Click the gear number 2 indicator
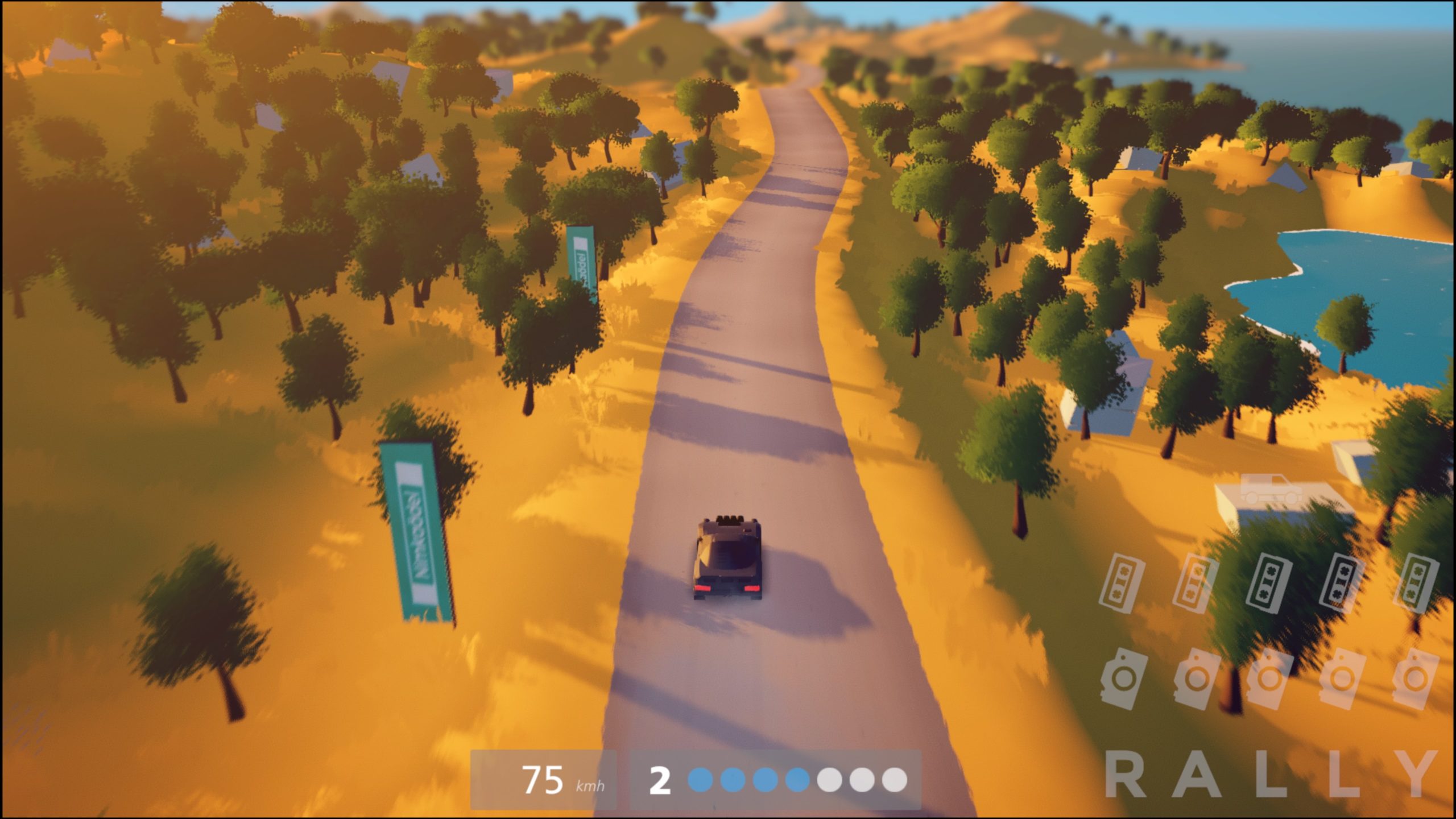Image resolution: width=1456 pixels, height=819 pixels. (x=660, y=780)
